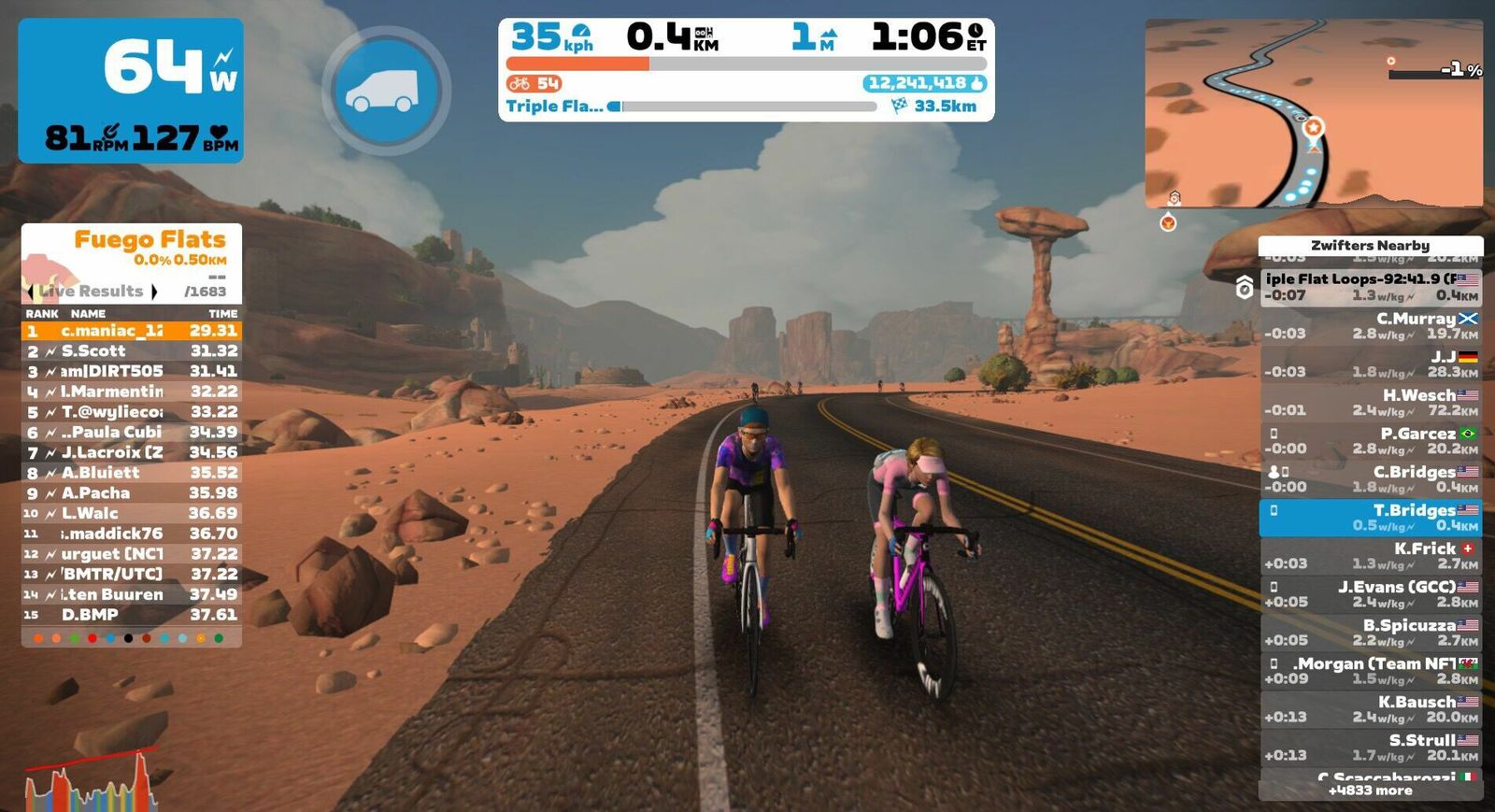Choose B.Spicuzza from nearby riders

tap(1370, 633)
